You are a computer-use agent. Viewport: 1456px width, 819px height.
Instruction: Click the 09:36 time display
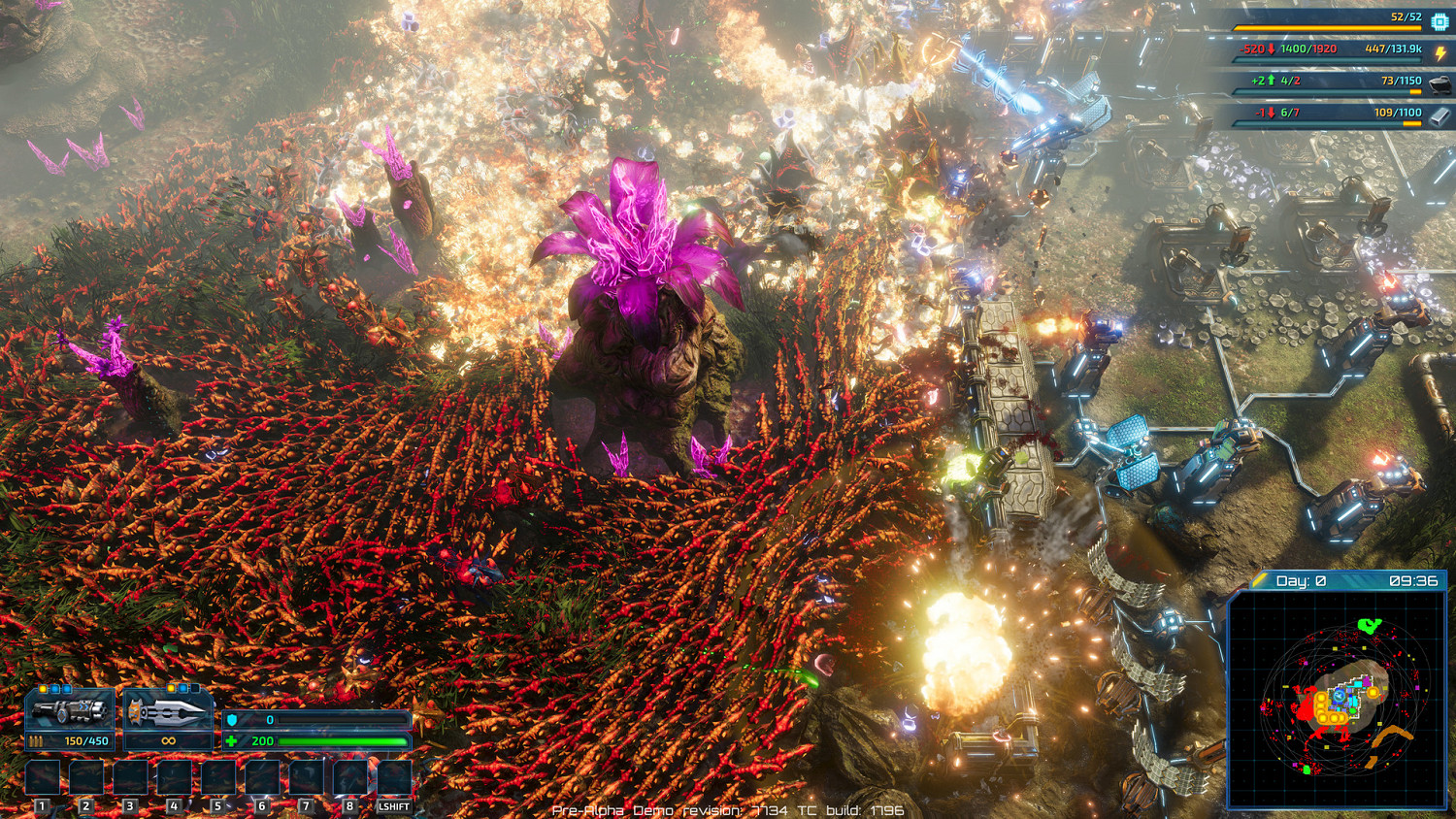1413,579
